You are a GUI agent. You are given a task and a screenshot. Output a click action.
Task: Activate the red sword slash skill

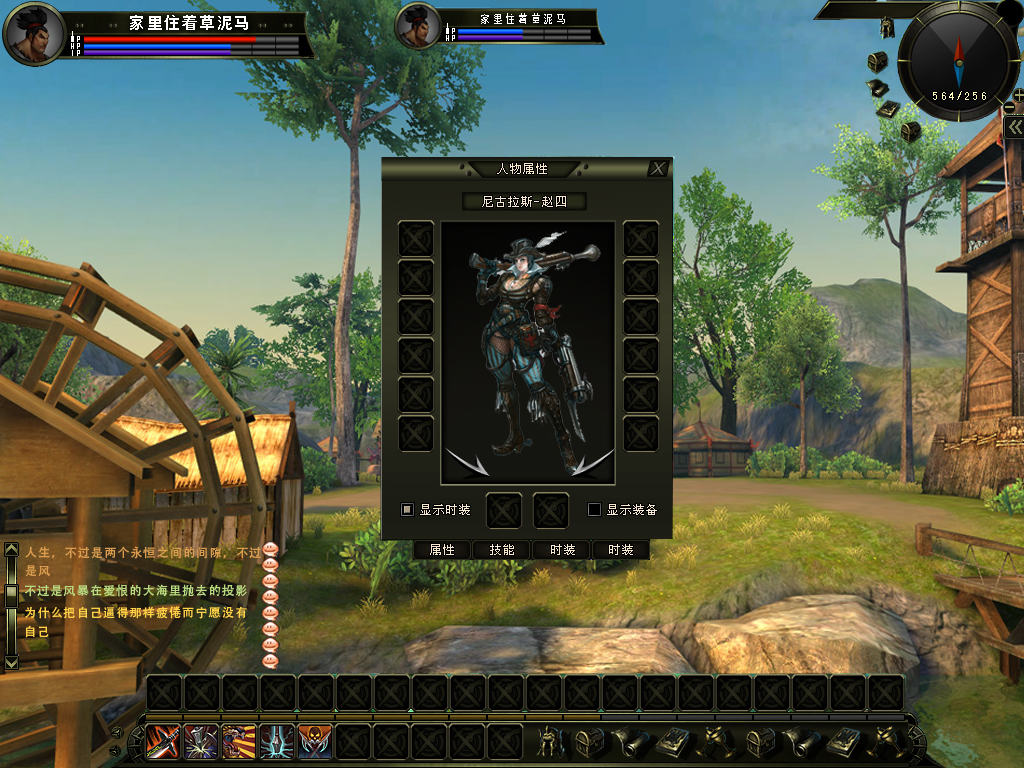click(x=163, y=741)
